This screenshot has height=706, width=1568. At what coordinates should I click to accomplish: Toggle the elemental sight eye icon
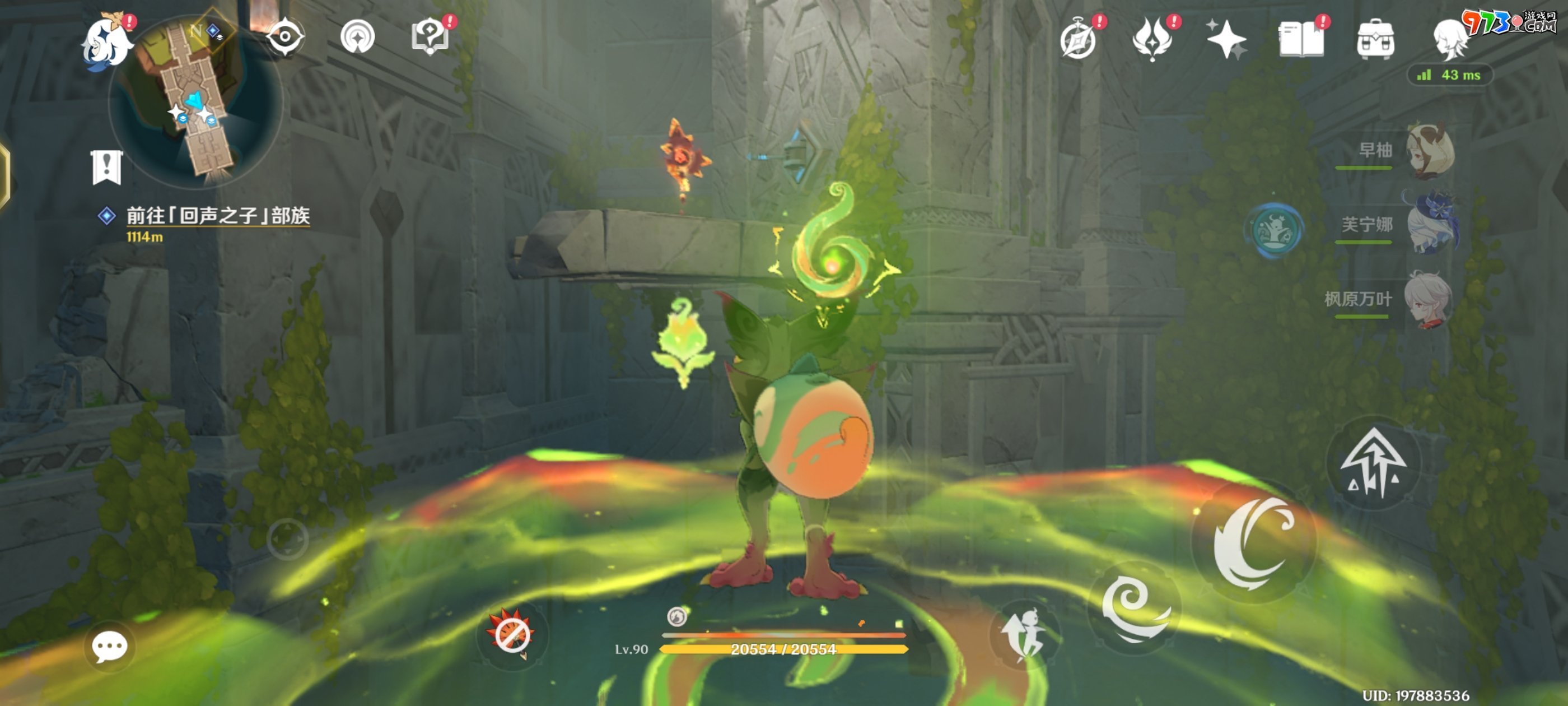tap(284, 36)
